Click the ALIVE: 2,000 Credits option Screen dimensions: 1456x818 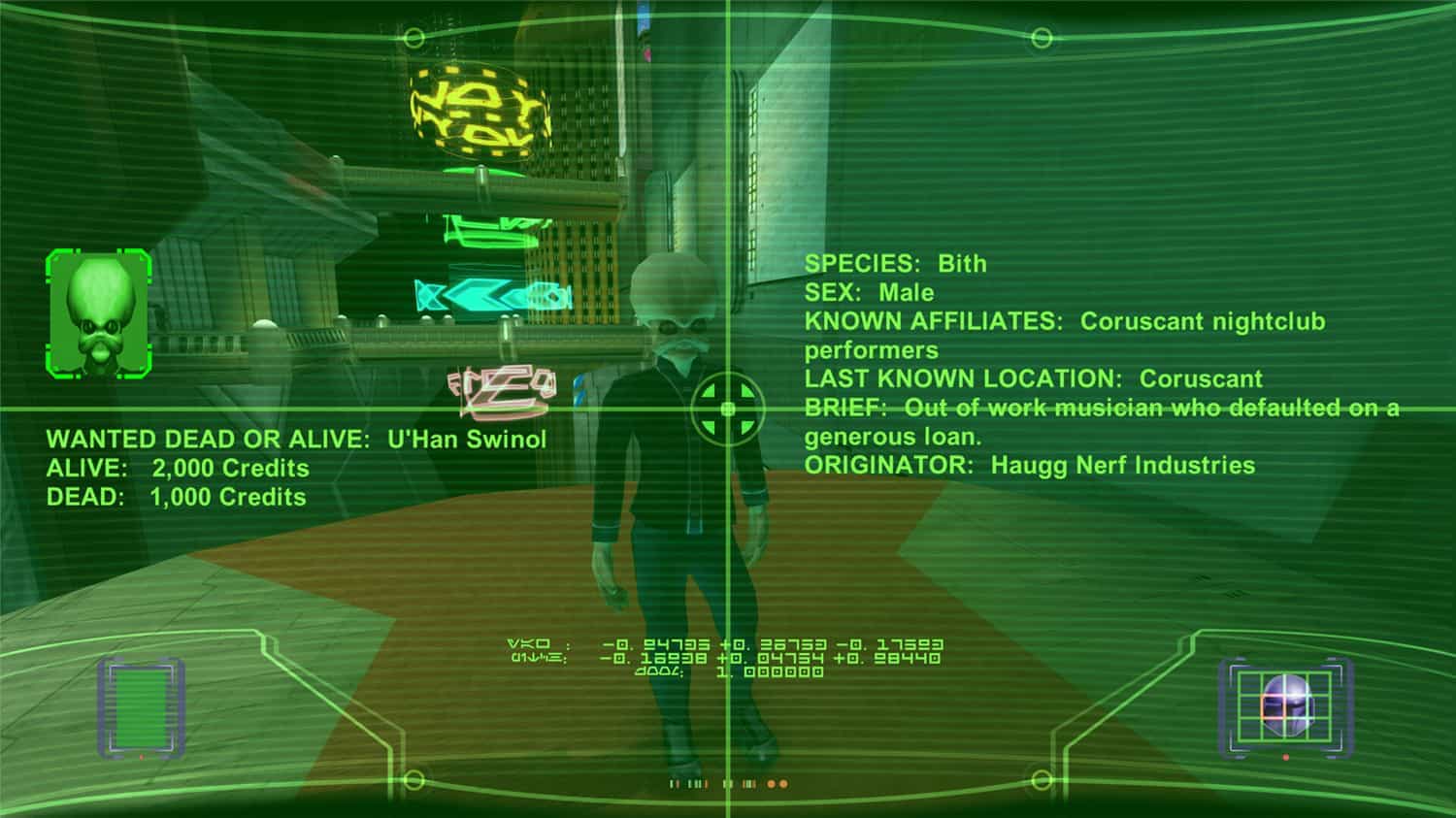[x=177, y=469]
